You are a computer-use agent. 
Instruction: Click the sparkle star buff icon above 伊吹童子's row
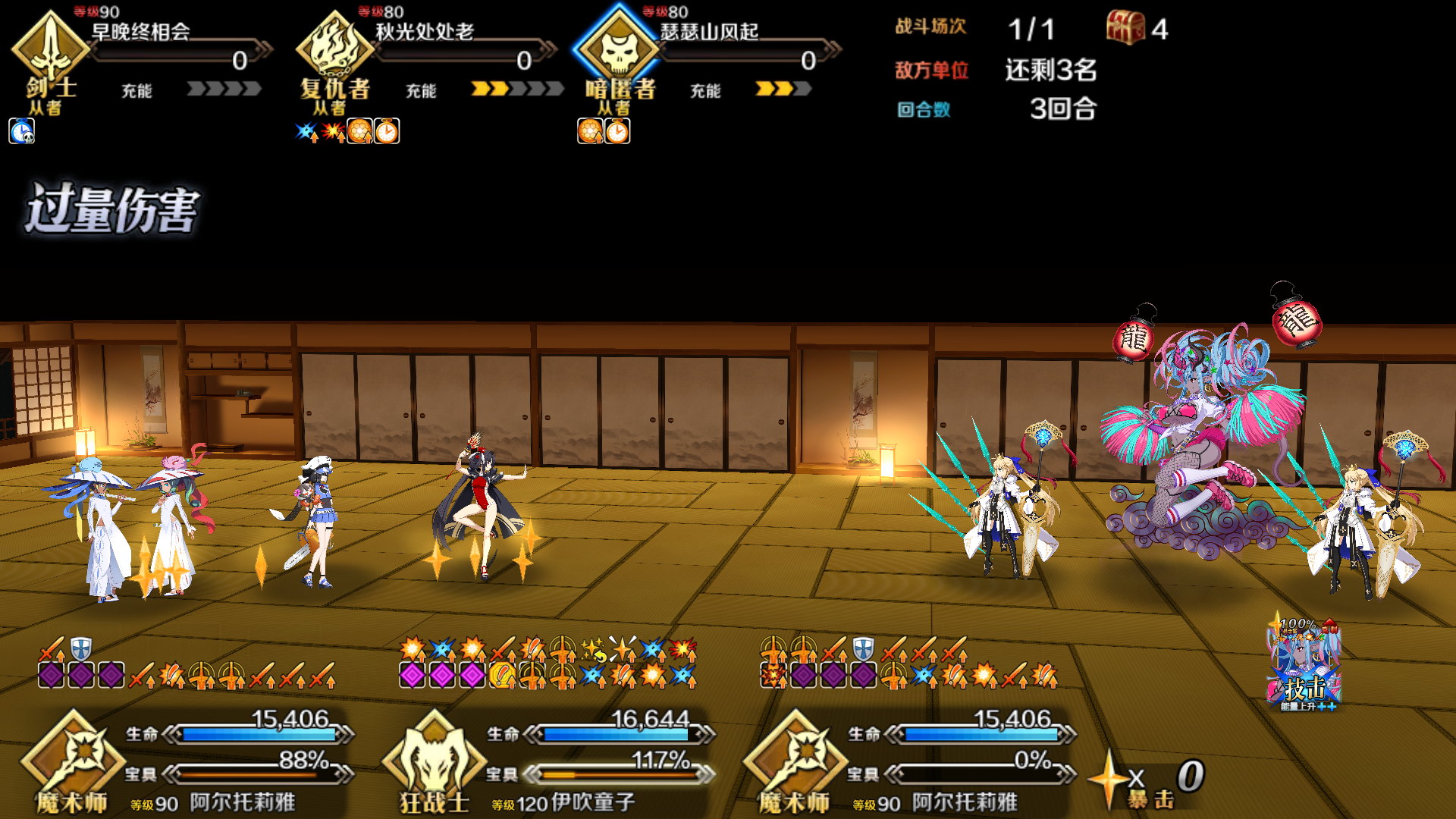593,649
